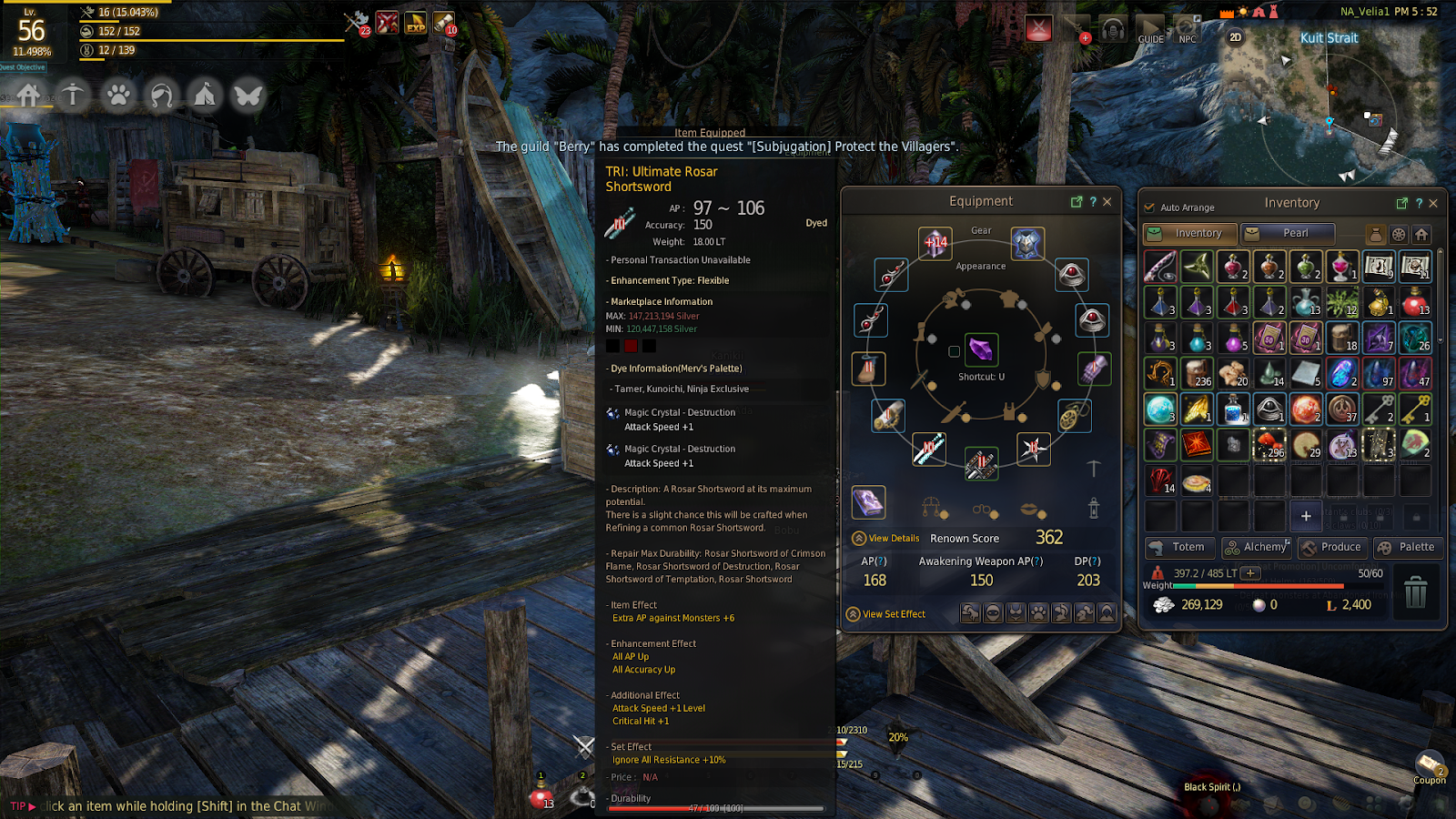Click the inventory trash can
This screenshot has height=819, width=1456.
pos(1415,592)
